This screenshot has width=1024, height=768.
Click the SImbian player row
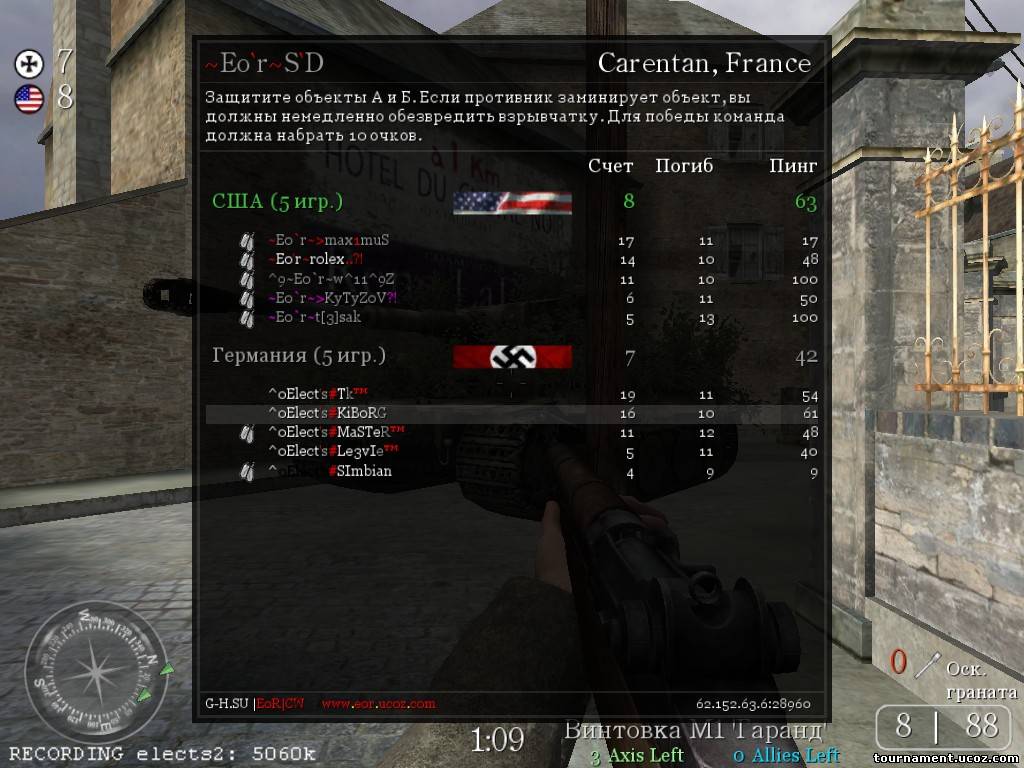point(329,471)
